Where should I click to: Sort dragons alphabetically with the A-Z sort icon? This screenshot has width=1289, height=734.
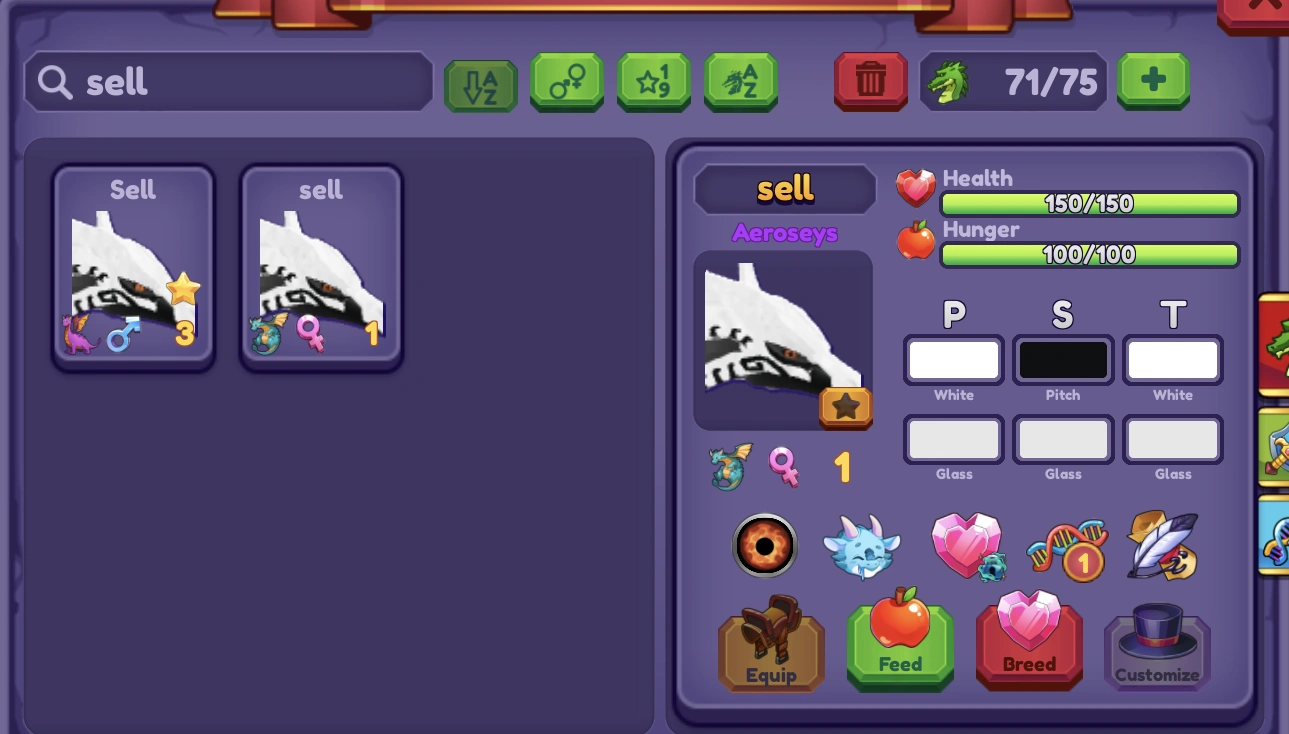pos(480,81)
